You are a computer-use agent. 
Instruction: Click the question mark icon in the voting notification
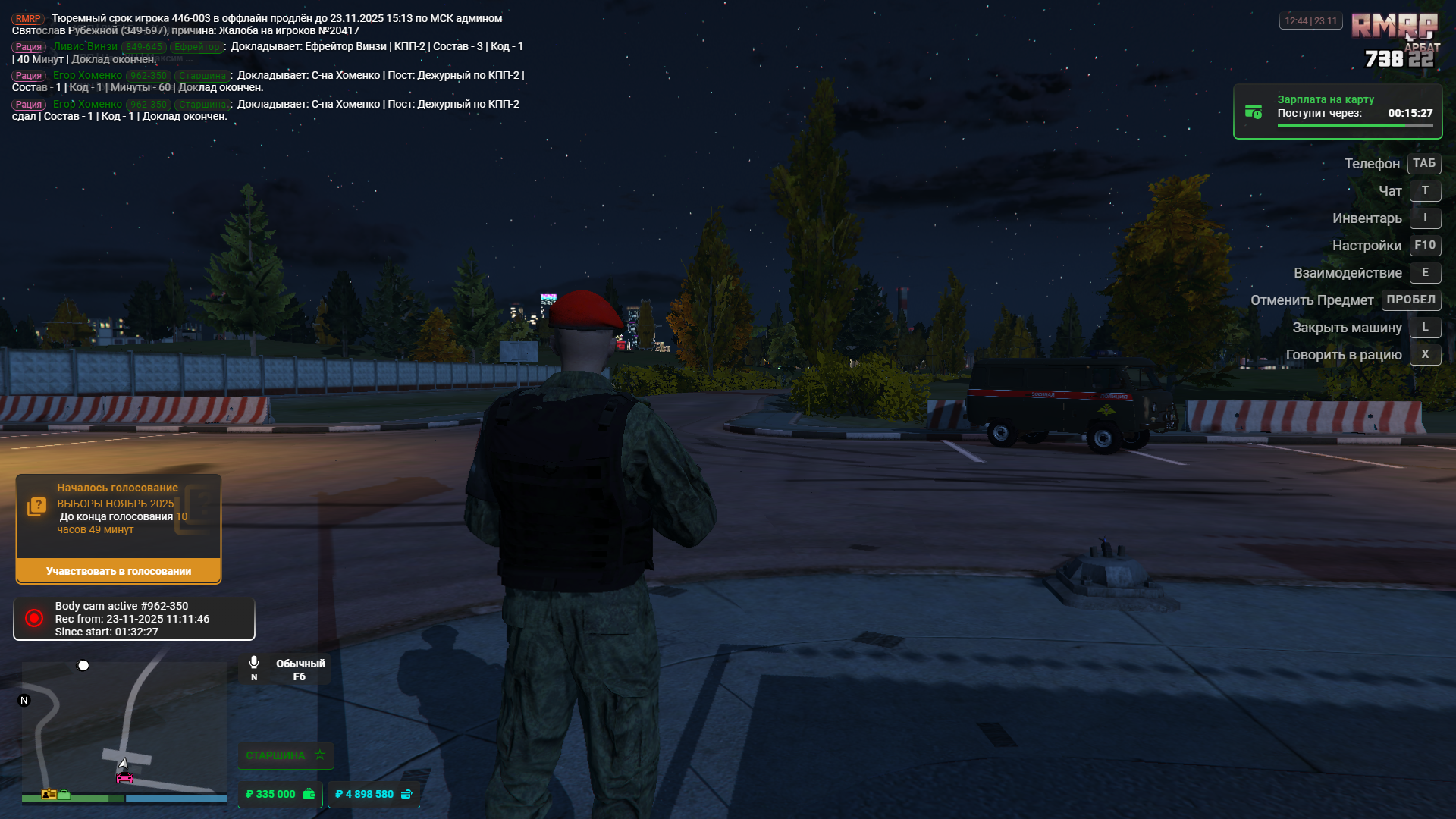tap(36, 504)
